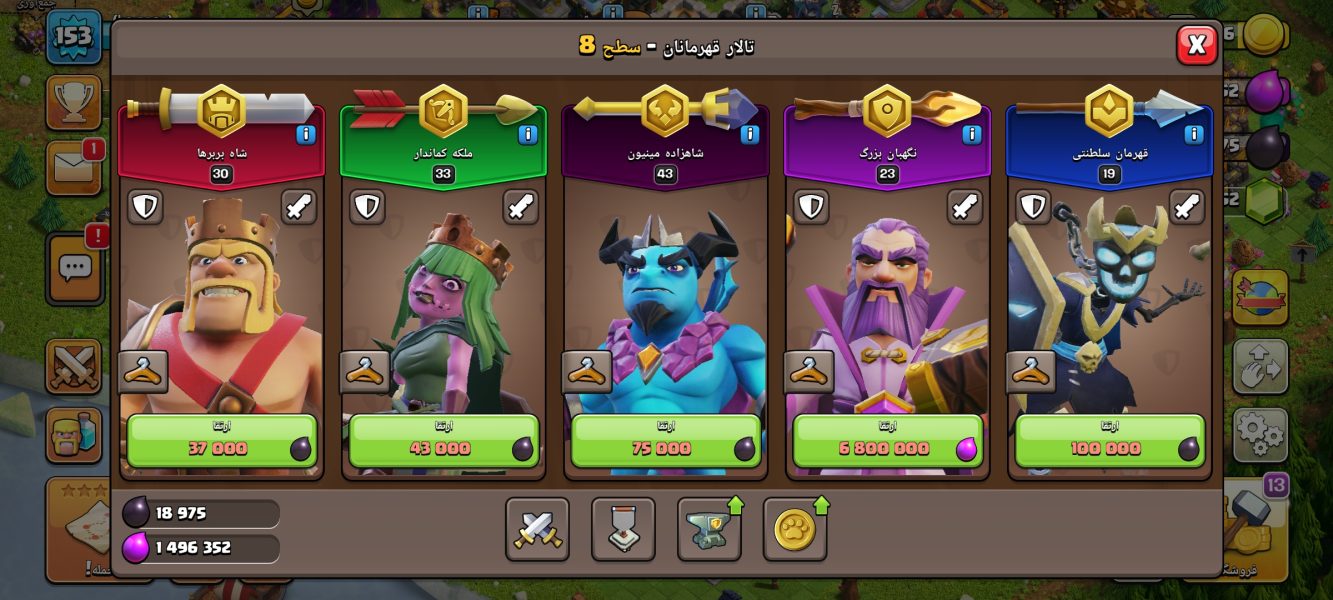
Task: Open Archer Queen skin wardrobe
Action: tap(365, 372)
